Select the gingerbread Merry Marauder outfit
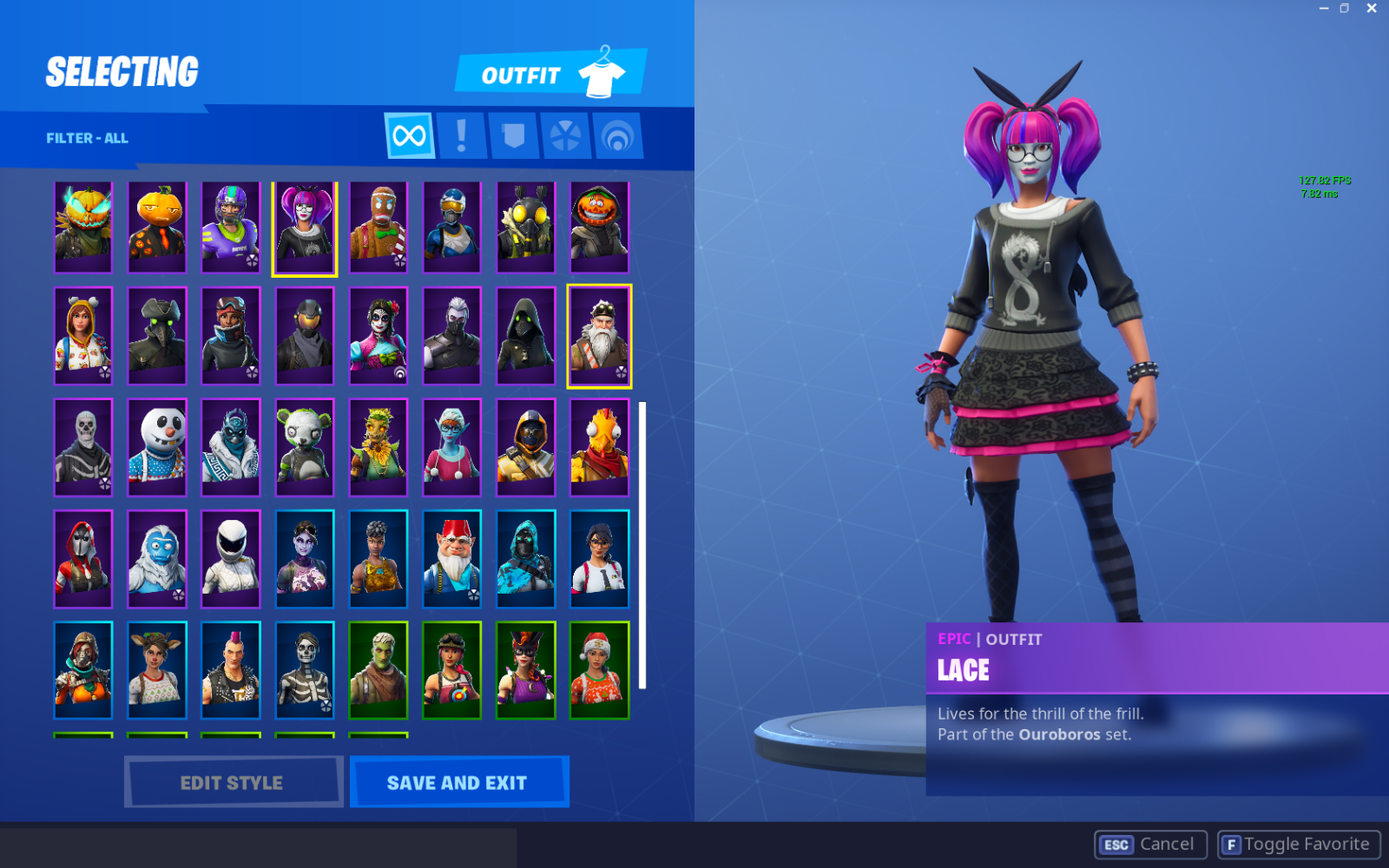1389x868 pixels. pos(379,226)
